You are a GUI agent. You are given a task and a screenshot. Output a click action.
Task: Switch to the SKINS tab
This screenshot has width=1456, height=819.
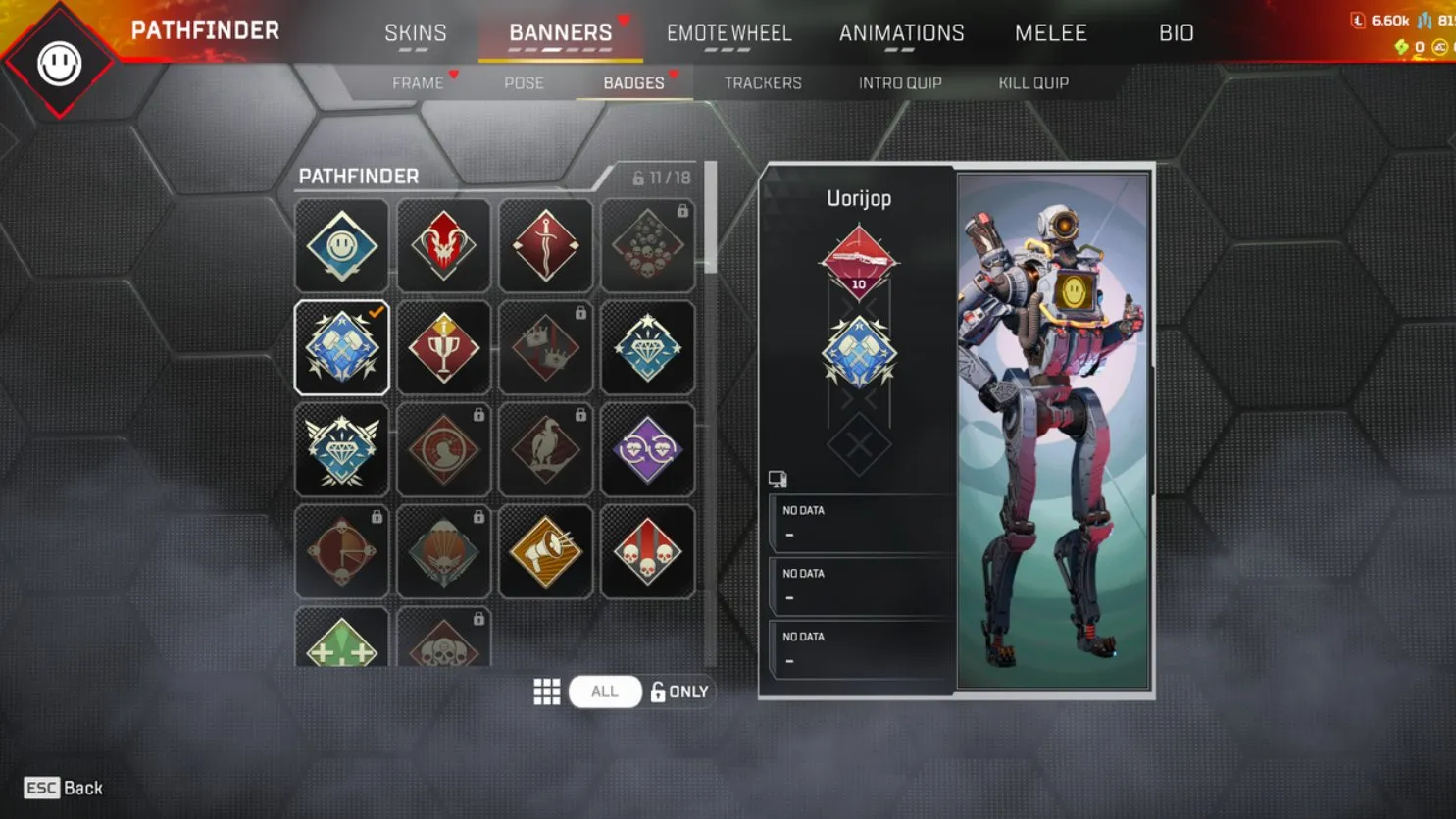coord(416,32)
